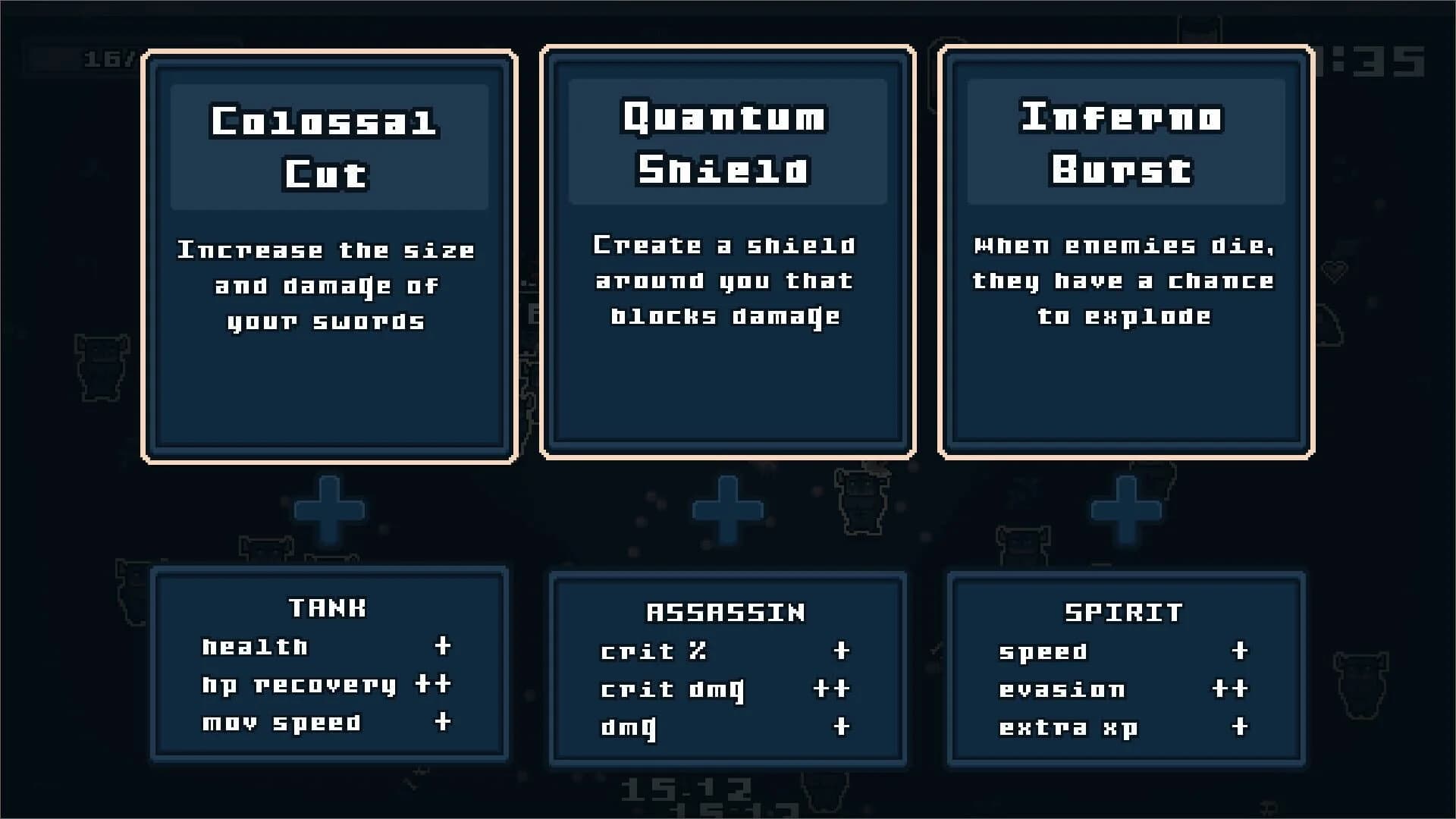
Task: Click the Quantum Shield title banner
Action: point(726,144)
